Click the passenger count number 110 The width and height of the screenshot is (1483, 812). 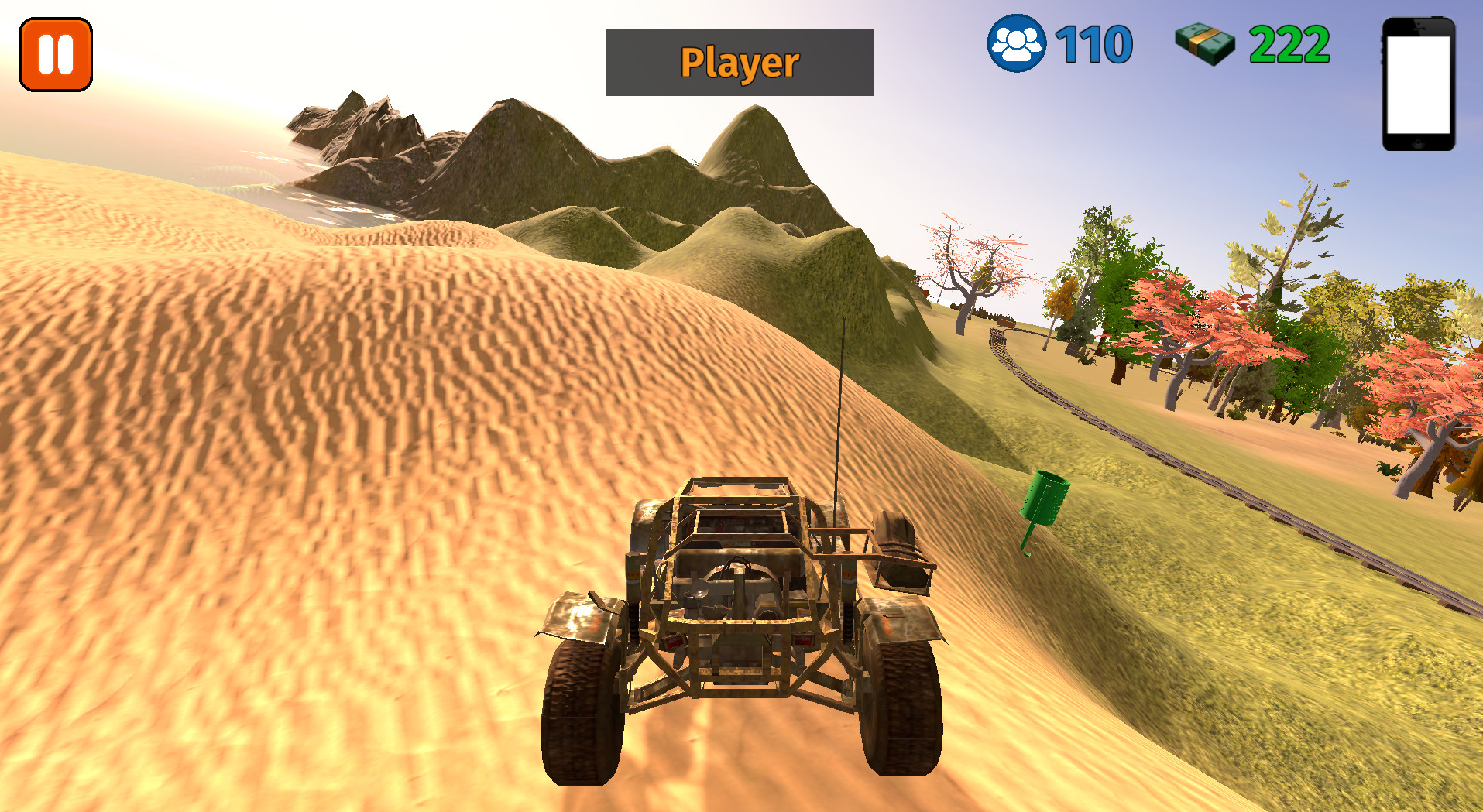(x=1092, y=43)
